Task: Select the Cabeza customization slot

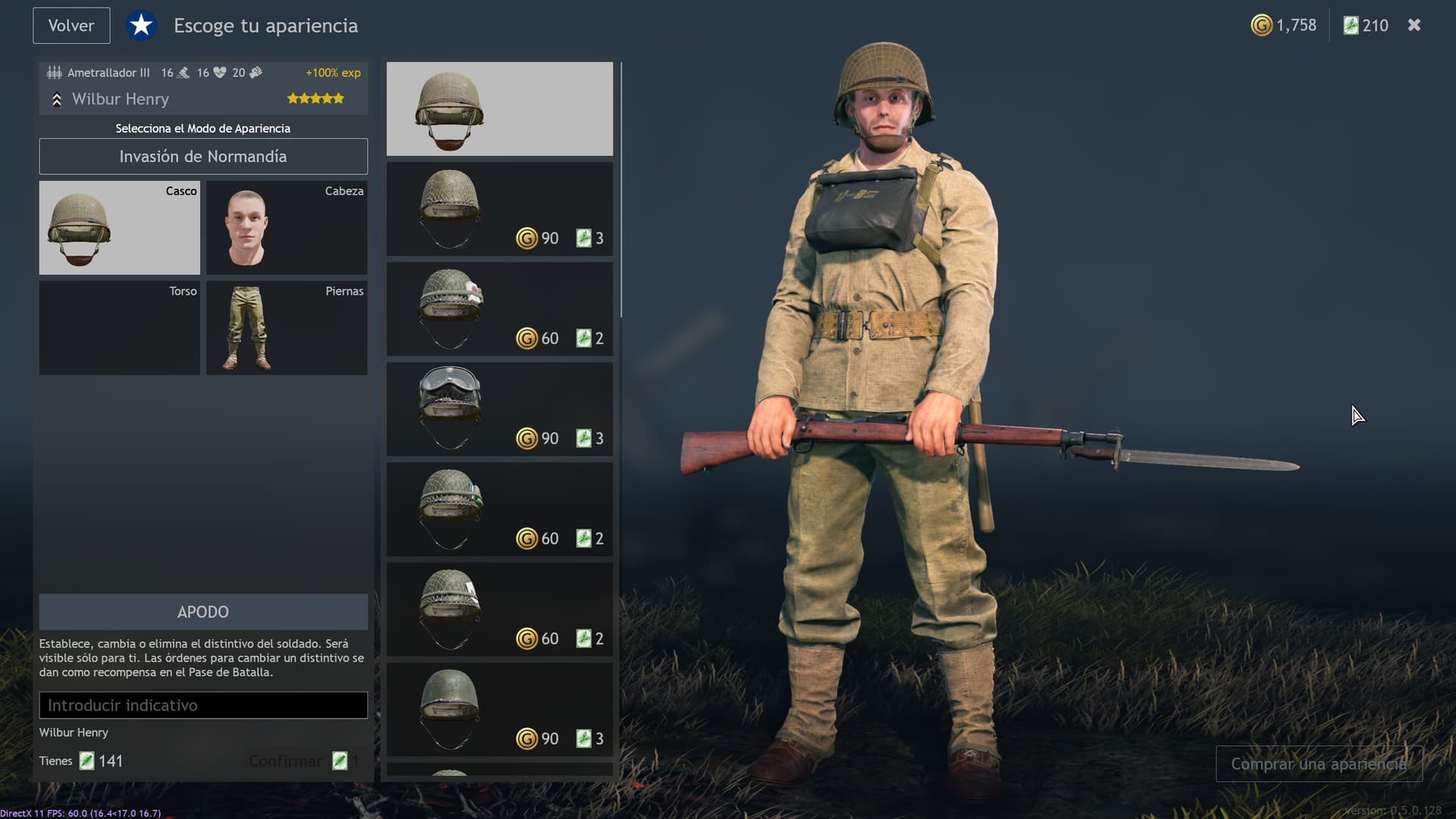Action: point(286,227)
